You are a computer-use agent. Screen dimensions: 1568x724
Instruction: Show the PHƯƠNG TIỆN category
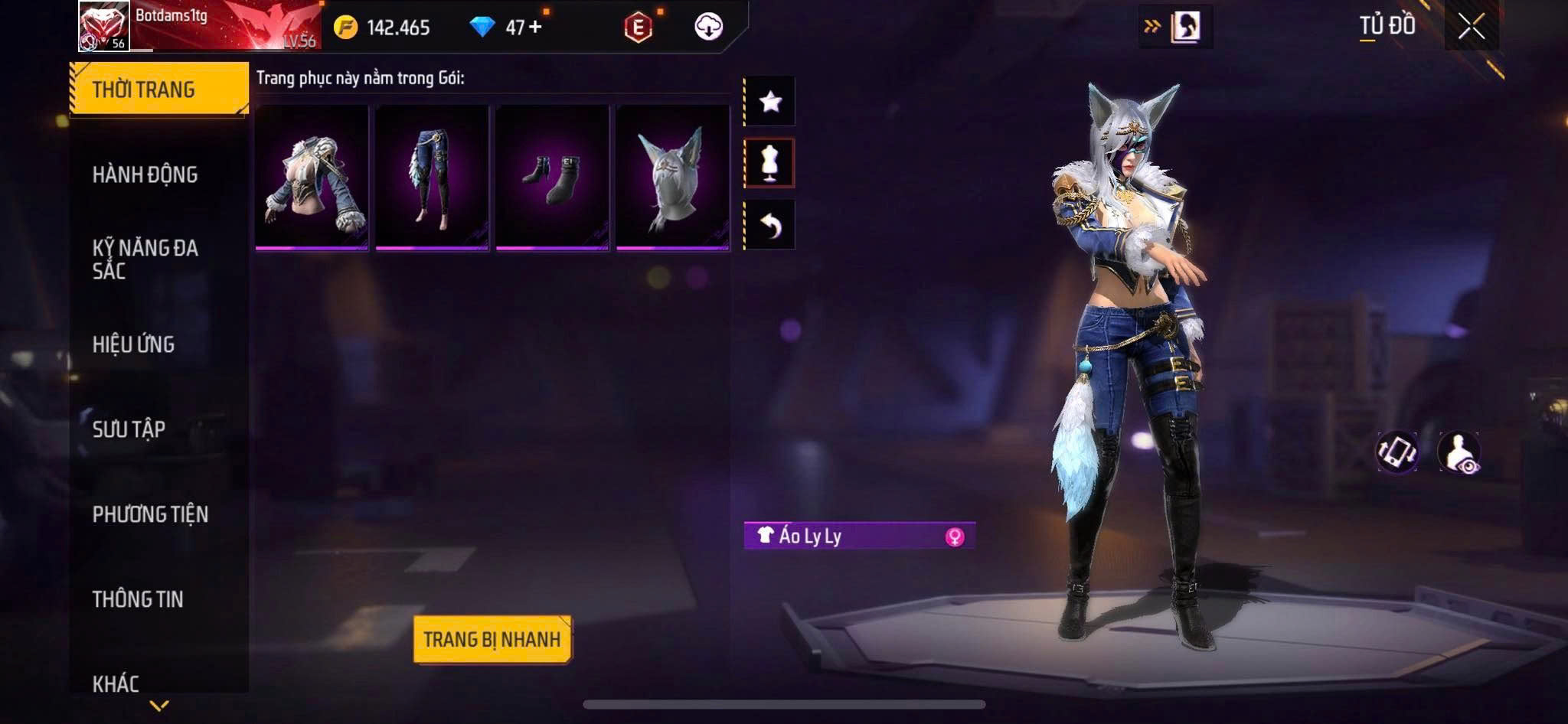point(150,514)
